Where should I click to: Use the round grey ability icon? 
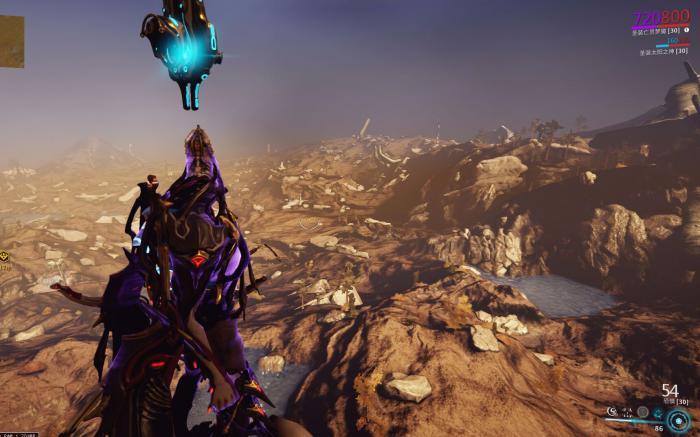pos(642,411)
